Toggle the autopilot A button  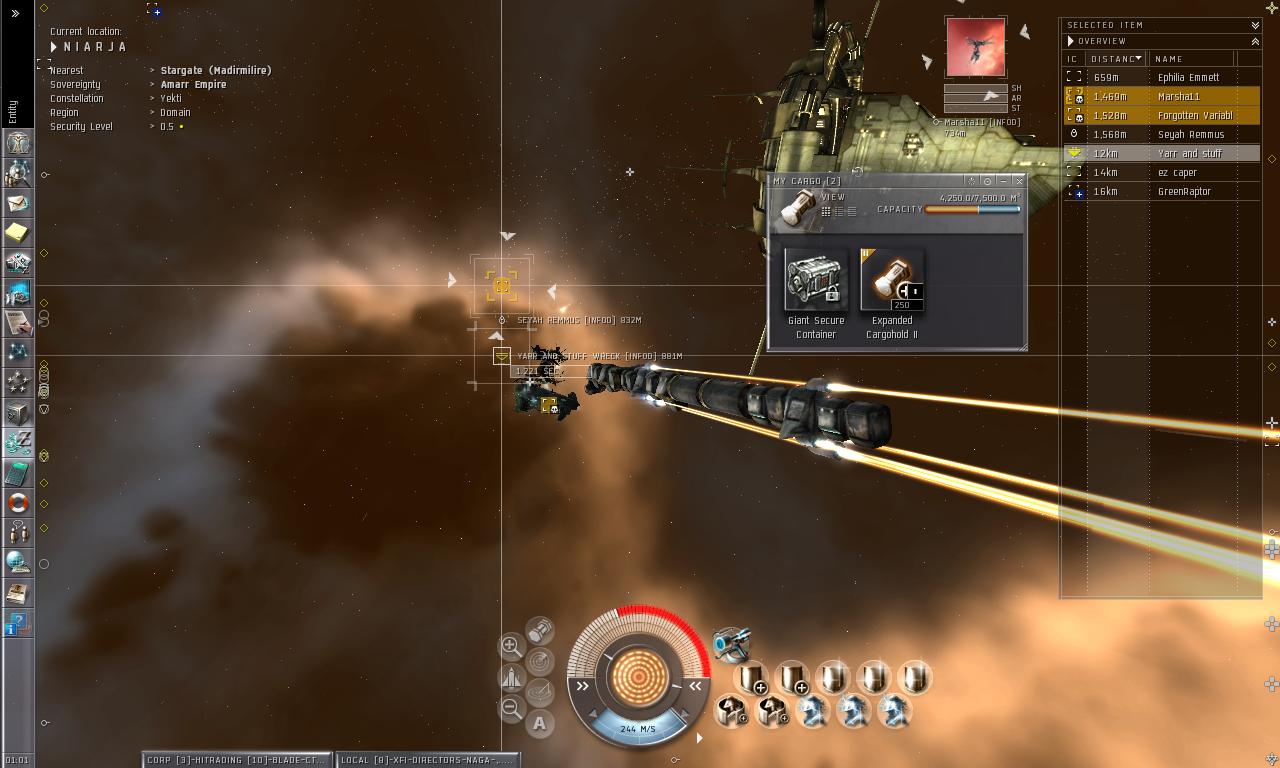click(540, 723)
